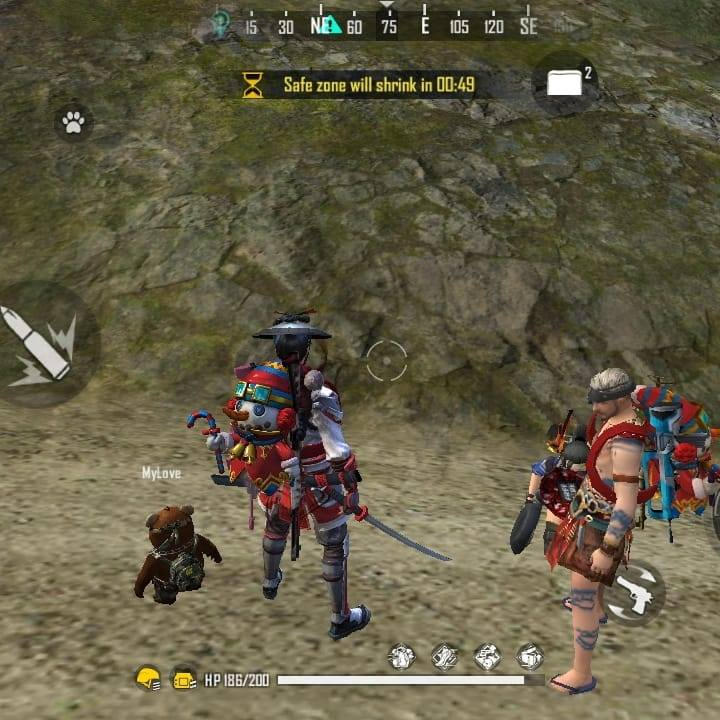Viewport: 720px width, 720px height.
Task: Open the folder icon marked 2
Action: pos(566,83)
